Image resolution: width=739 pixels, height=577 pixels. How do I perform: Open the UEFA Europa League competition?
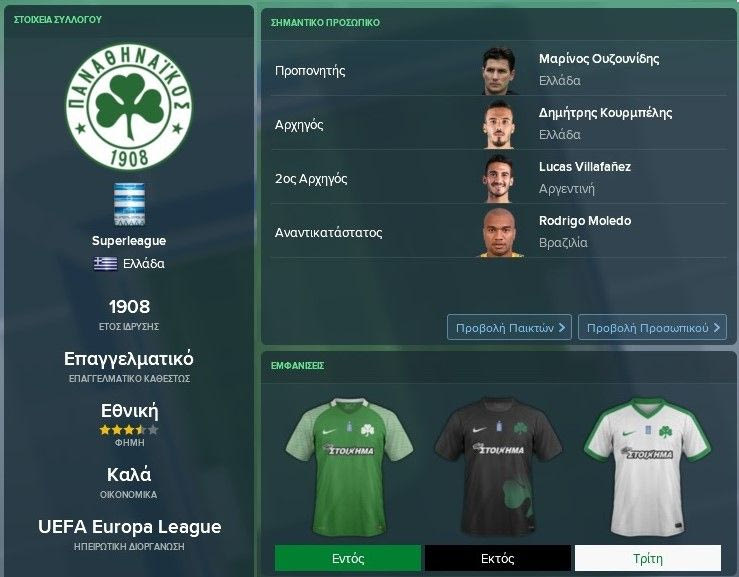[128, 527]
